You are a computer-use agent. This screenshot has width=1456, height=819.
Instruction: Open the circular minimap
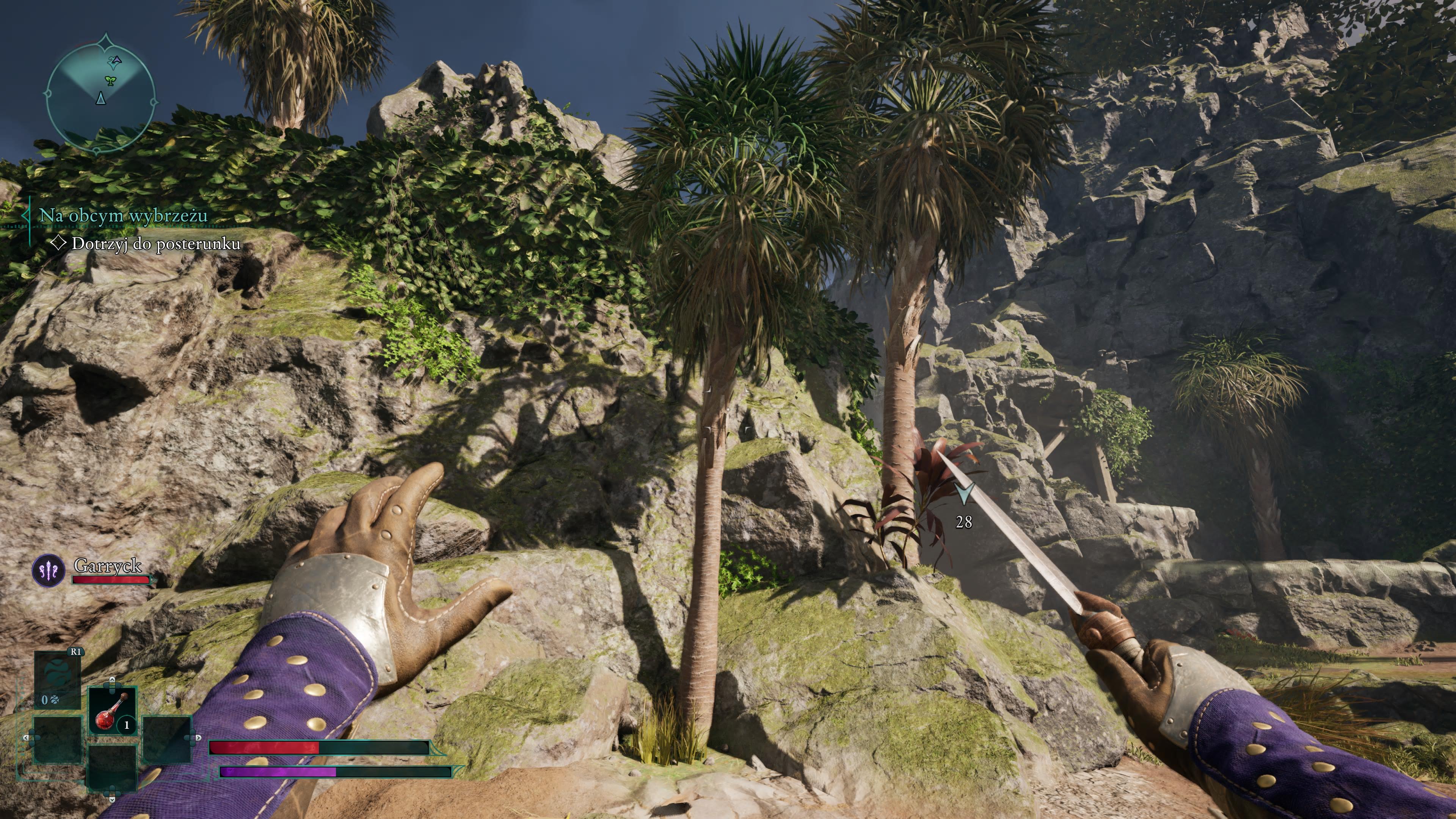100,94
